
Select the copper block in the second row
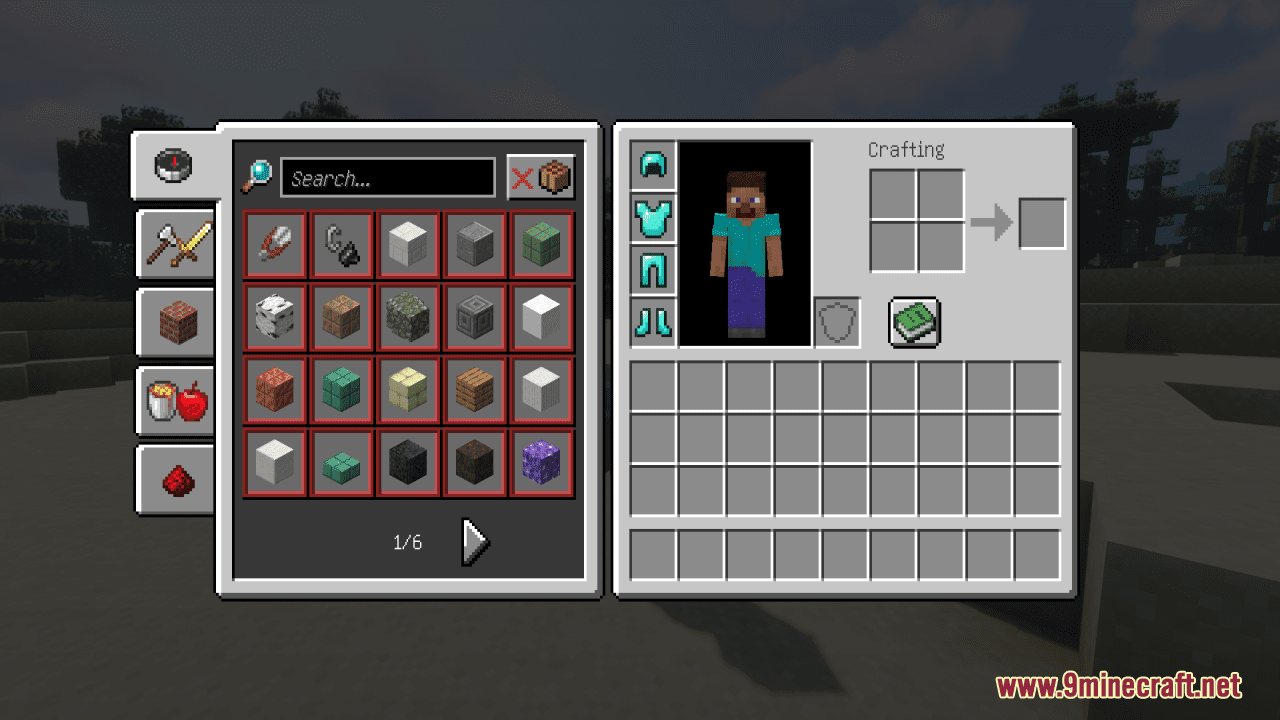tap(341, 317)
